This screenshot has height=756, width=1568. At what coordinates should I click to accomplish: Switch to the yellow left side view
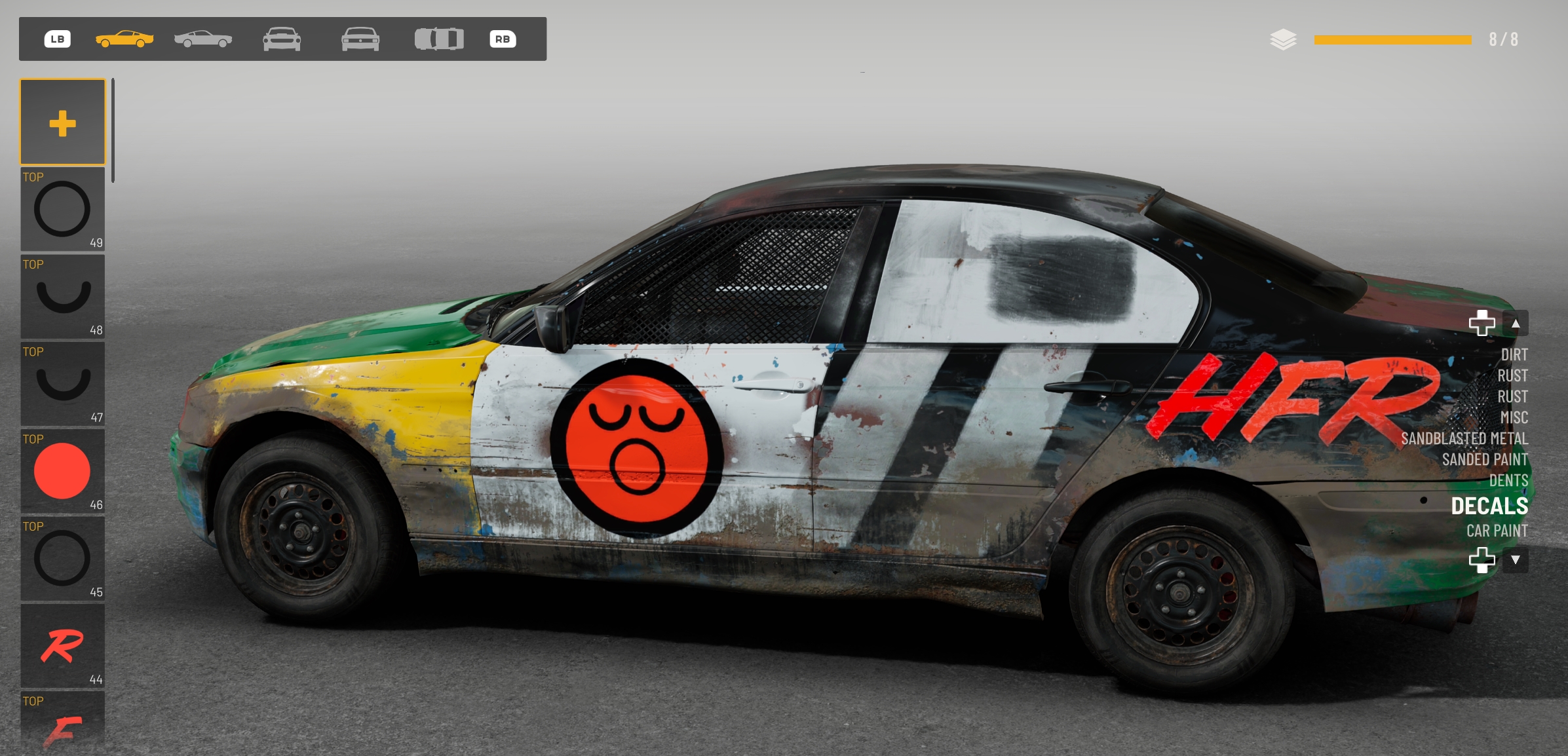(124, 39)
